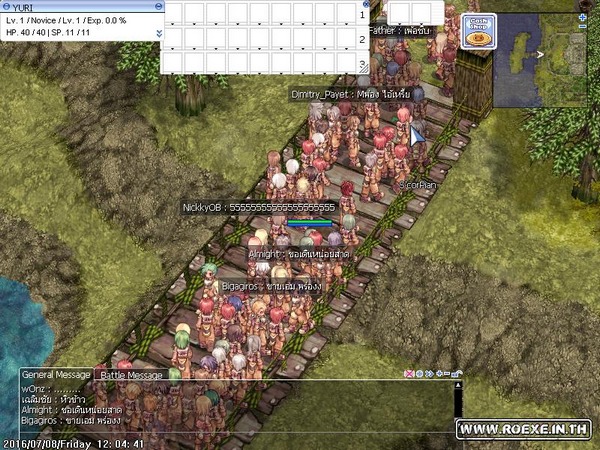
Task: Expand the YURI status window arrow
Action: [x=157, y=32]
